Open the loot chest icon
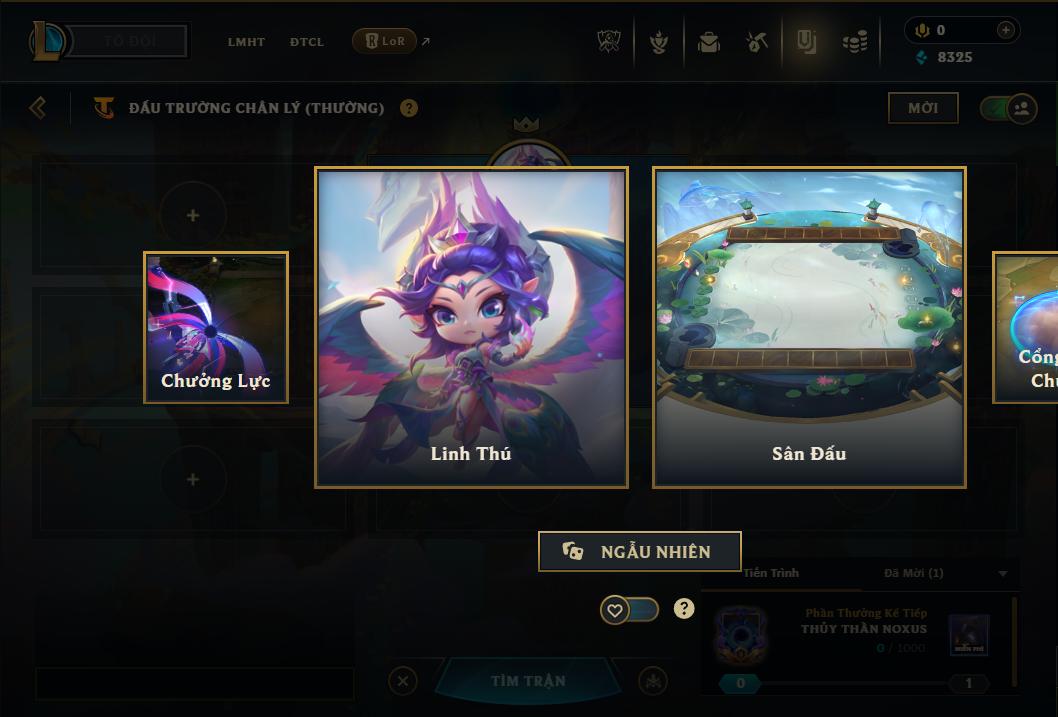Image resolution: width=1058 pixels, height=717 pixels. coord(806,41)
